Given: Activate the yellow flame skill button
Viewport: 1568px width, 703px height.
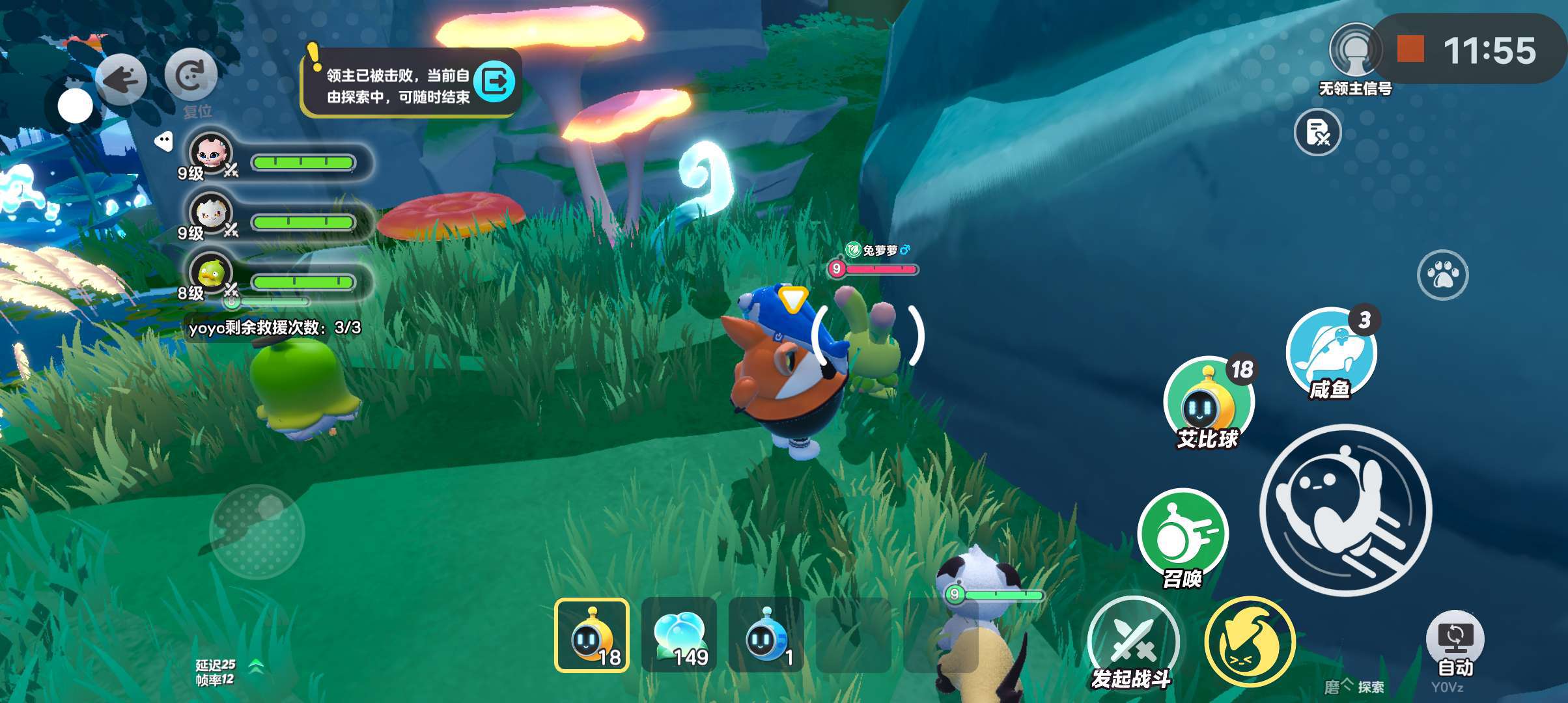Looking at the screenshot, I should pos(1250,642).
